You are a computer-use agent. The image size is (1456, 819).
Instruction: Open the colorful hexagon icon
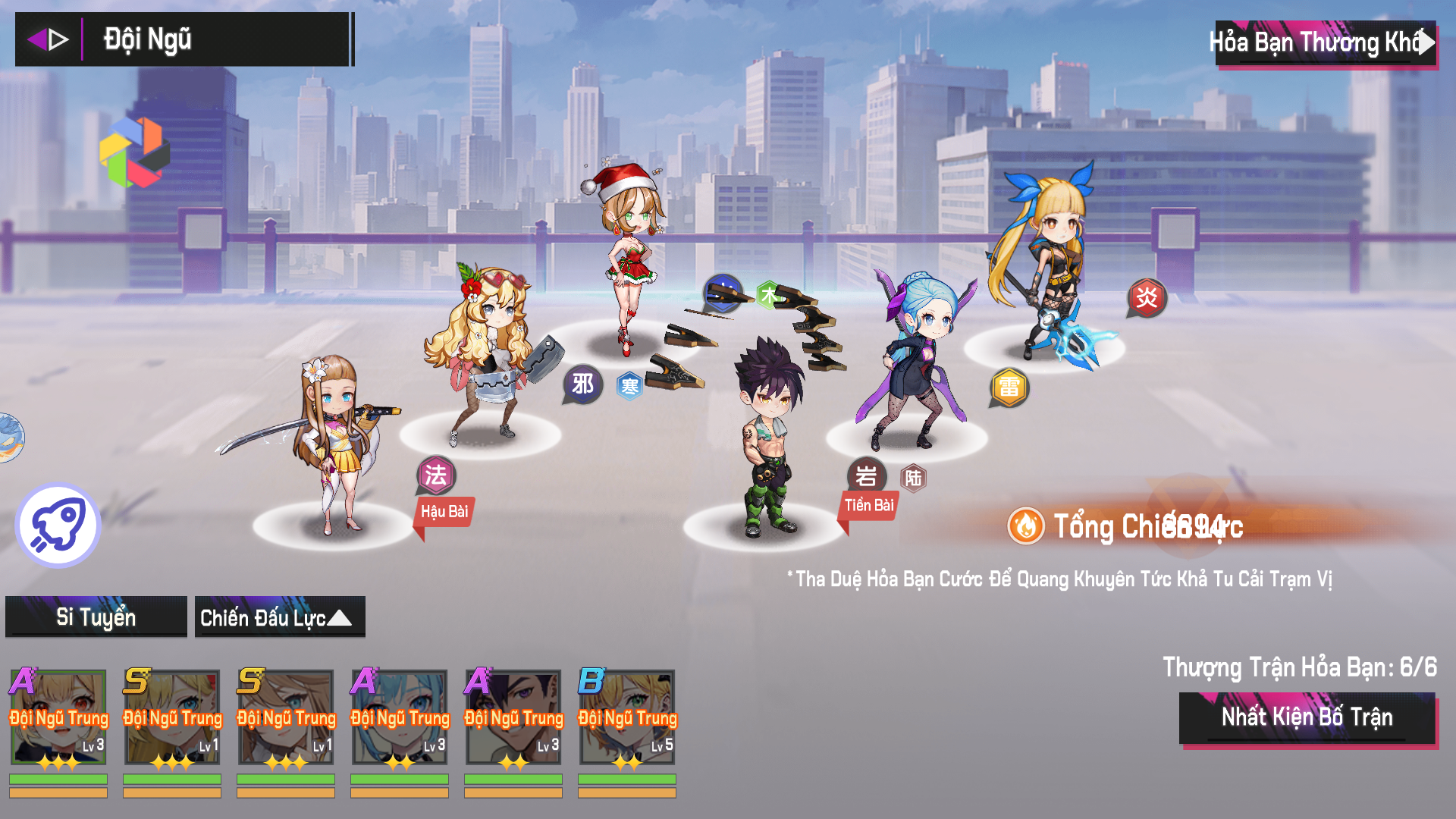134,152
